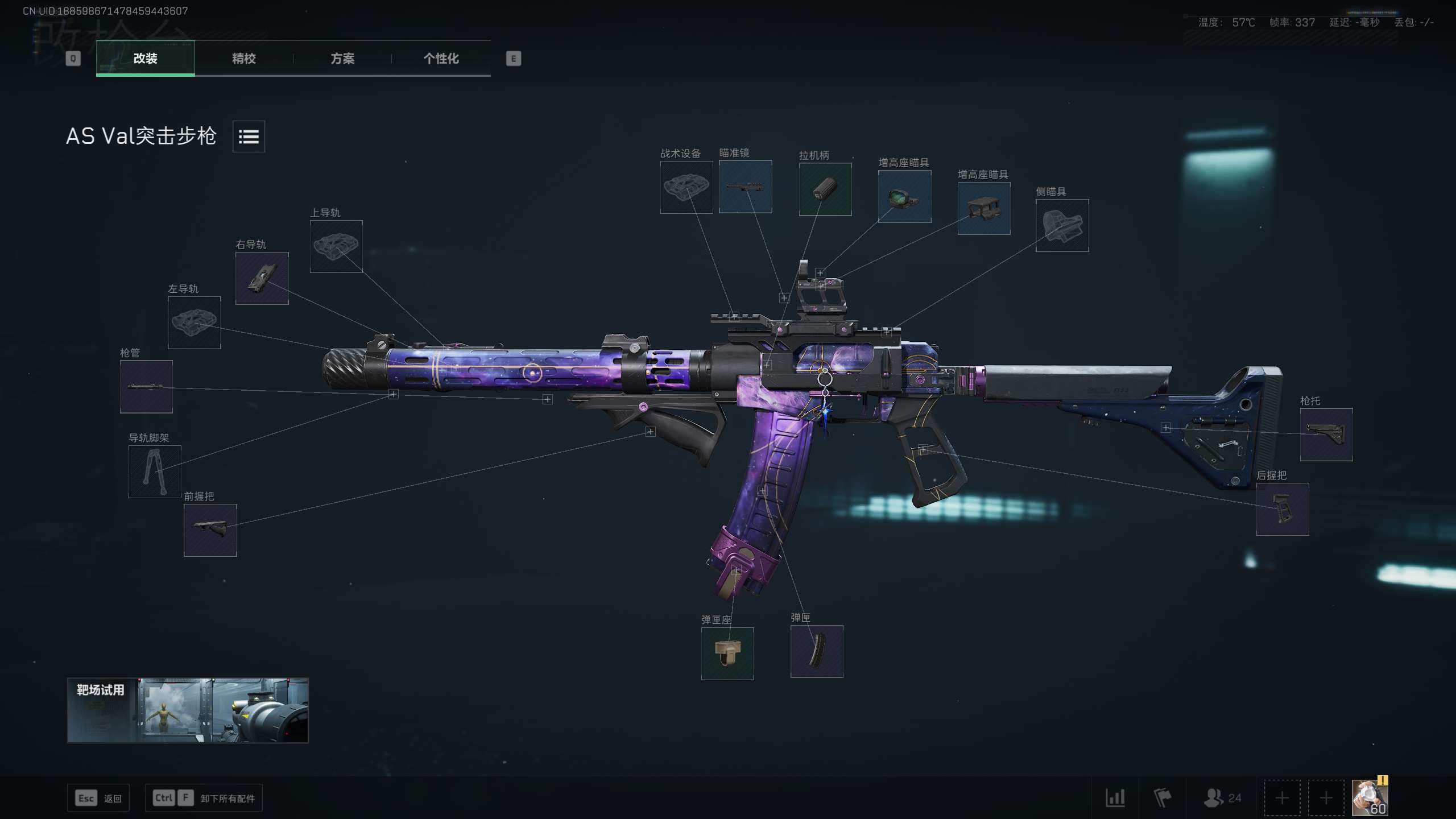Screen dimensions: 1456x819
Task: Switch to the 精校 tab
Action: point(243,59)
